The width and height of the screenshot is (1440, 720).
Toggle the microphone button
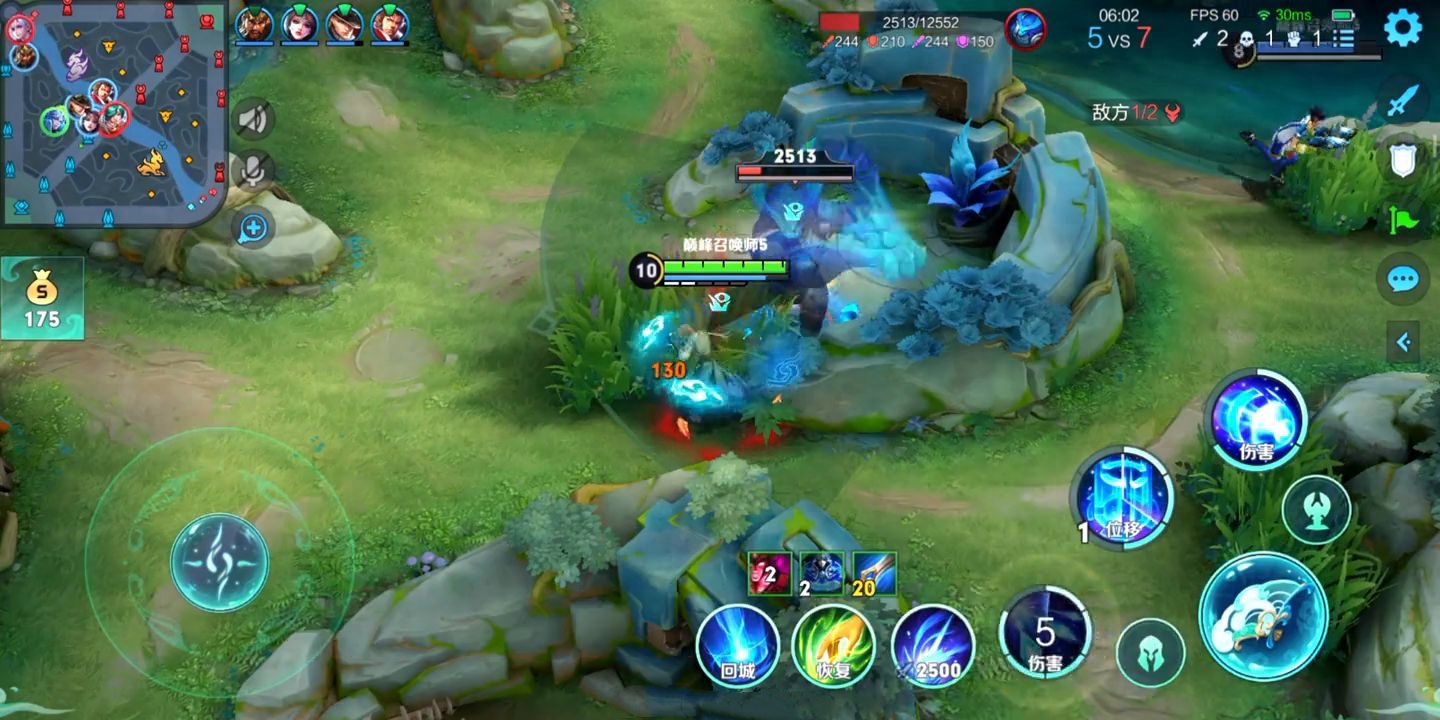coord(254,171)
